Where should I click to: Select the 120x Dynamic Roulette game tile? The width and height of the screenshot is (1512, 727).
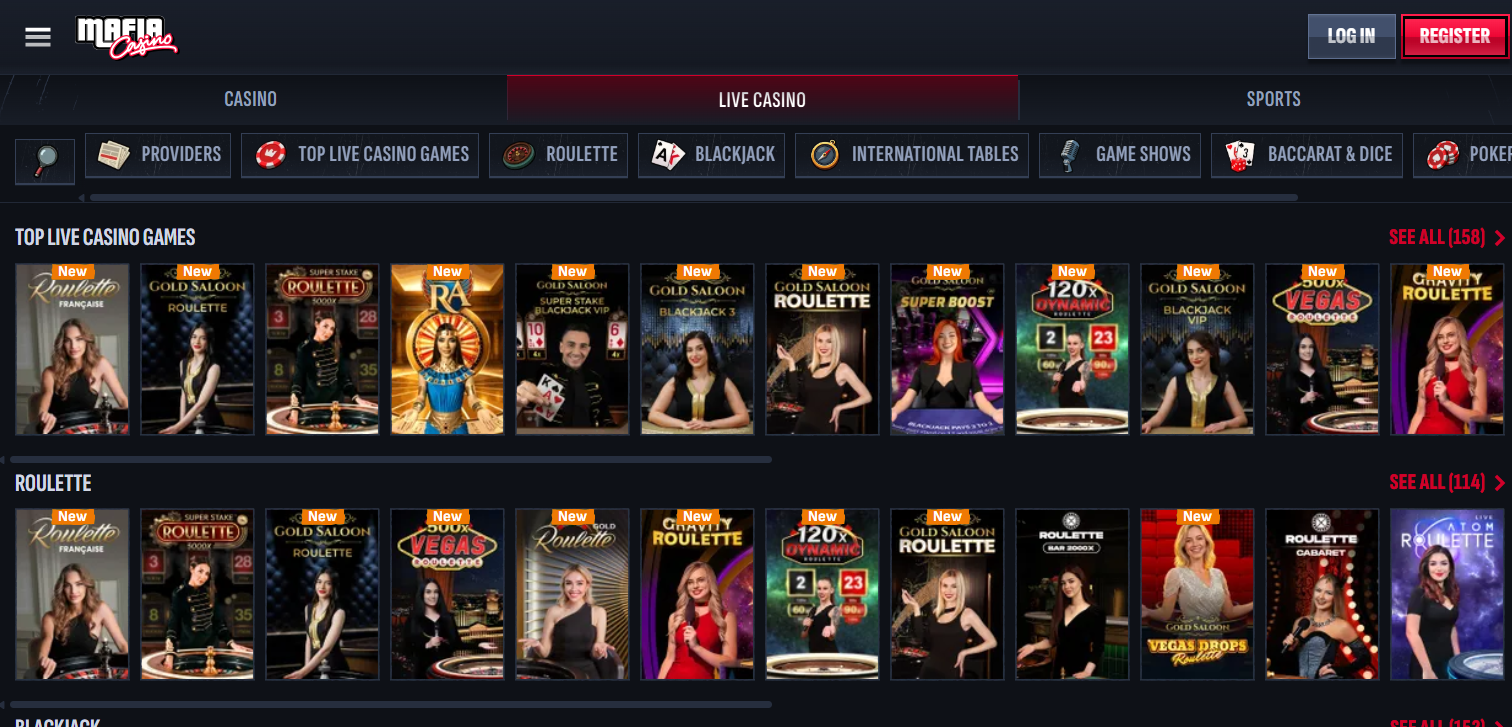tap(1072, 349)
